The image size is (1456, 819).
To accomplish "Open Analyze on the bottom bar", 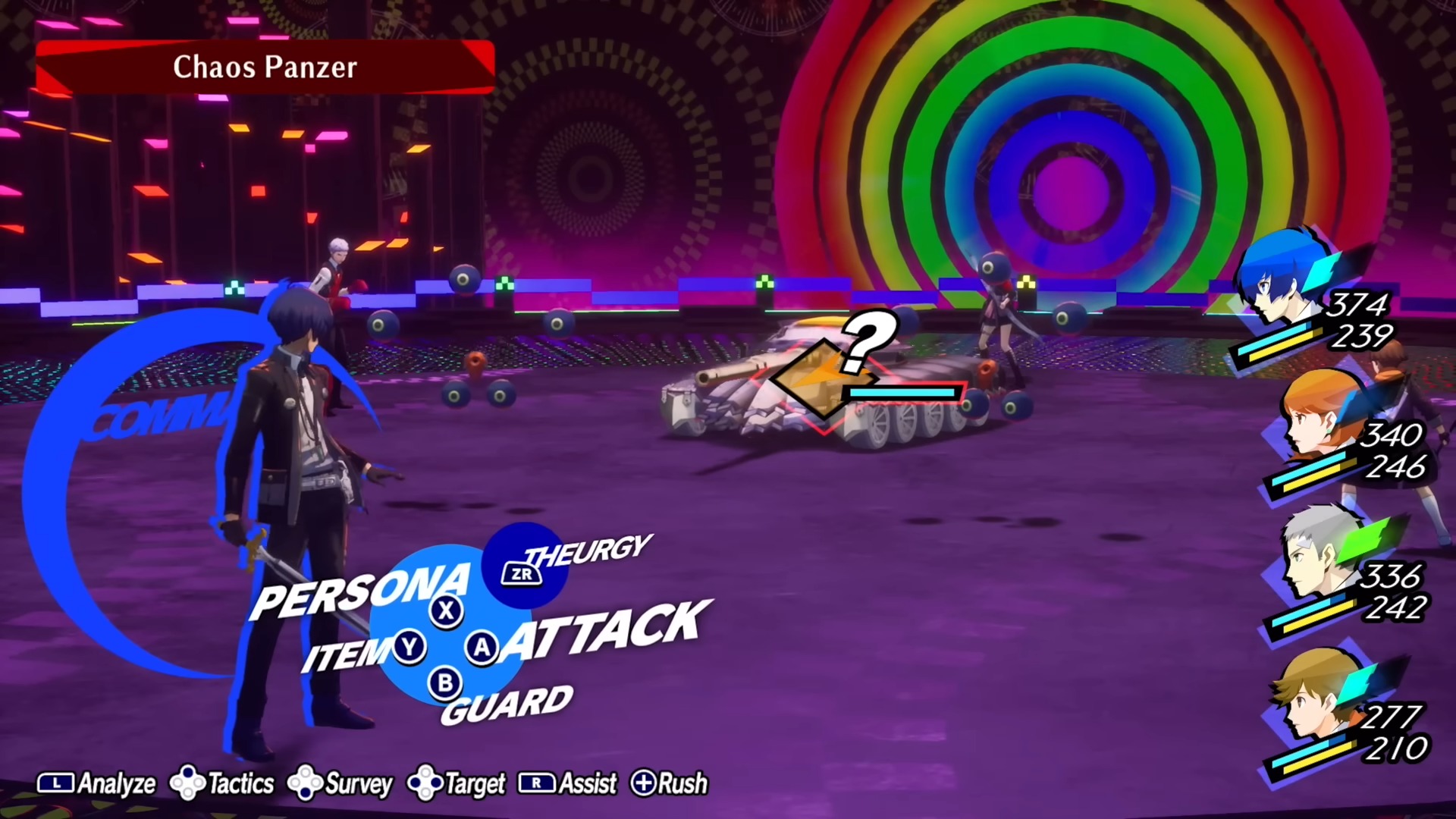I will point(97,783).
